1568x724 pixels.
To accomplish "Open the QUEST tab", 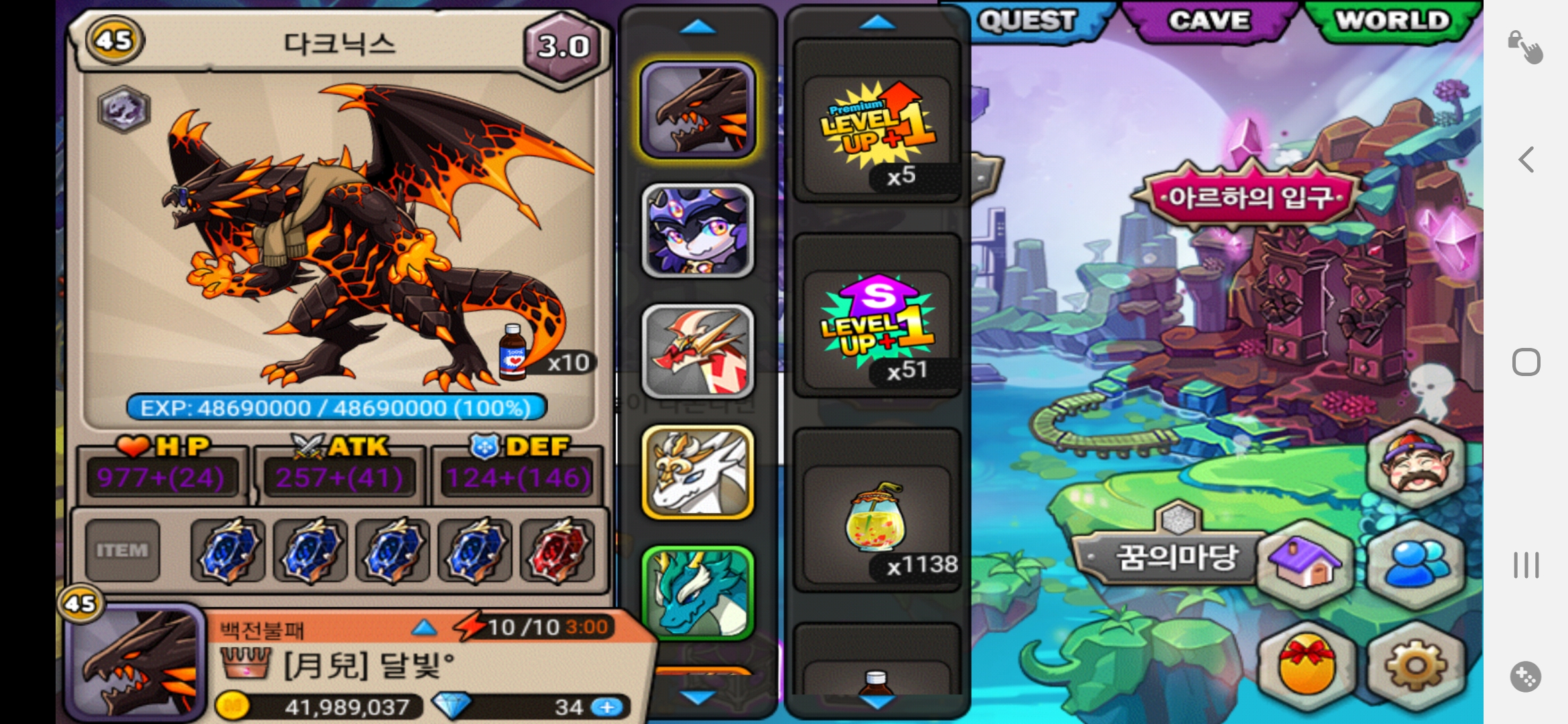I will (1029, 21).
